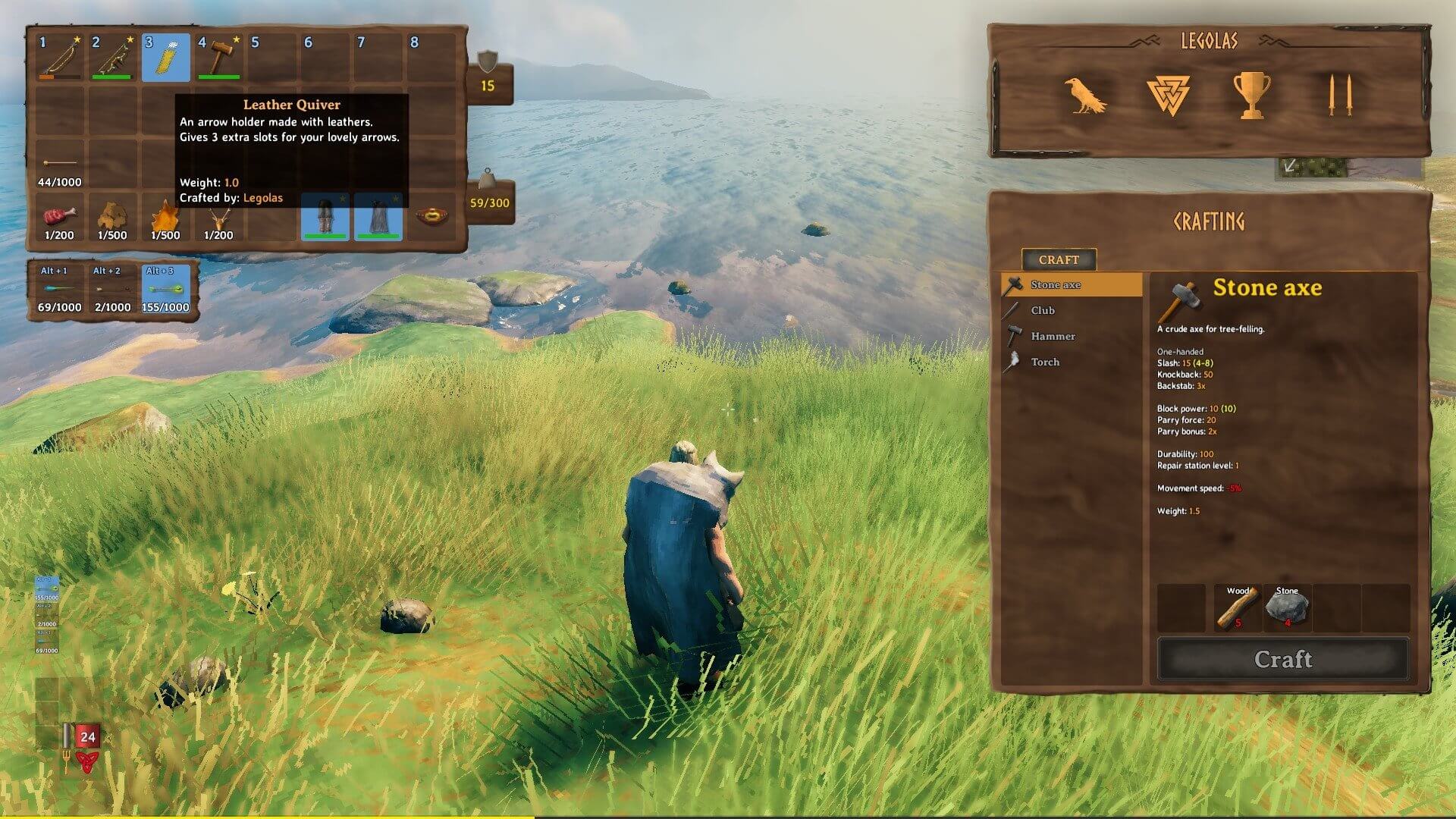The image size is (1456, 819).
Task: Select the raw meat inventory slot
Action: 59,218
